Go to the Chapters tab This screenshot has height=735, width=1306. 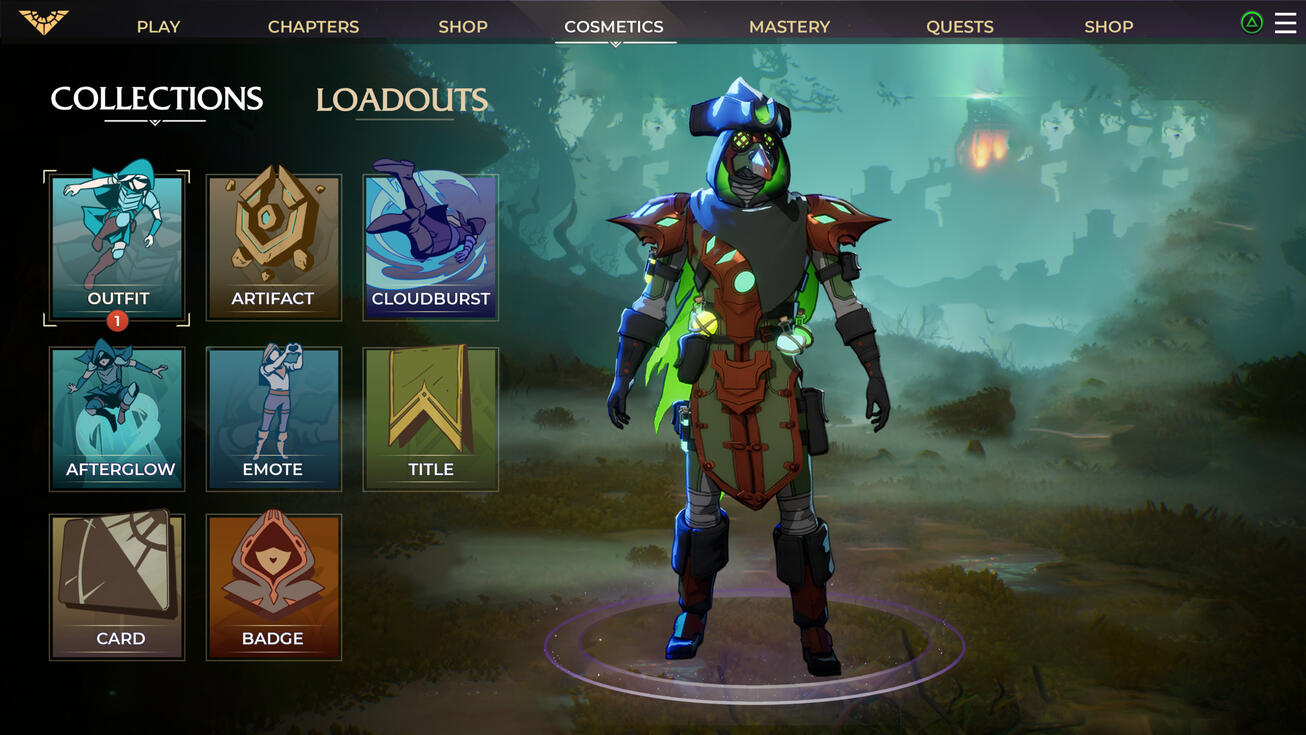[x=313, y=27]
